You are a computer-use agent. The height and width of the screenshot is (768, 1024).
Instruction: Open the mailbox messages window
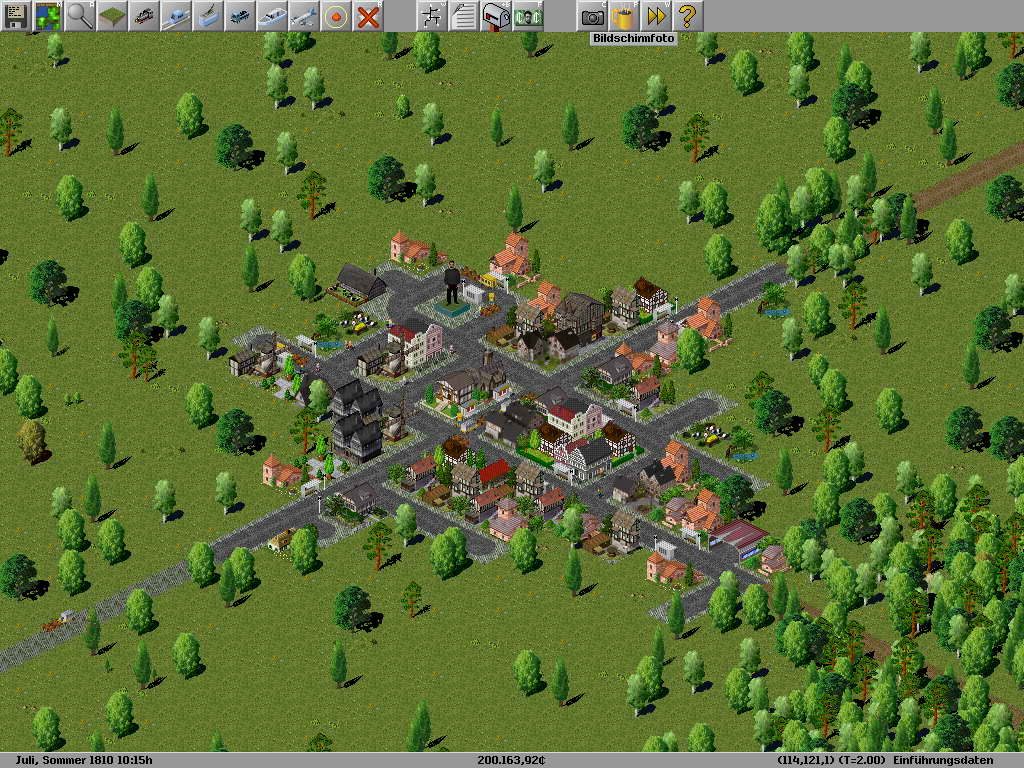click(496, 16)
